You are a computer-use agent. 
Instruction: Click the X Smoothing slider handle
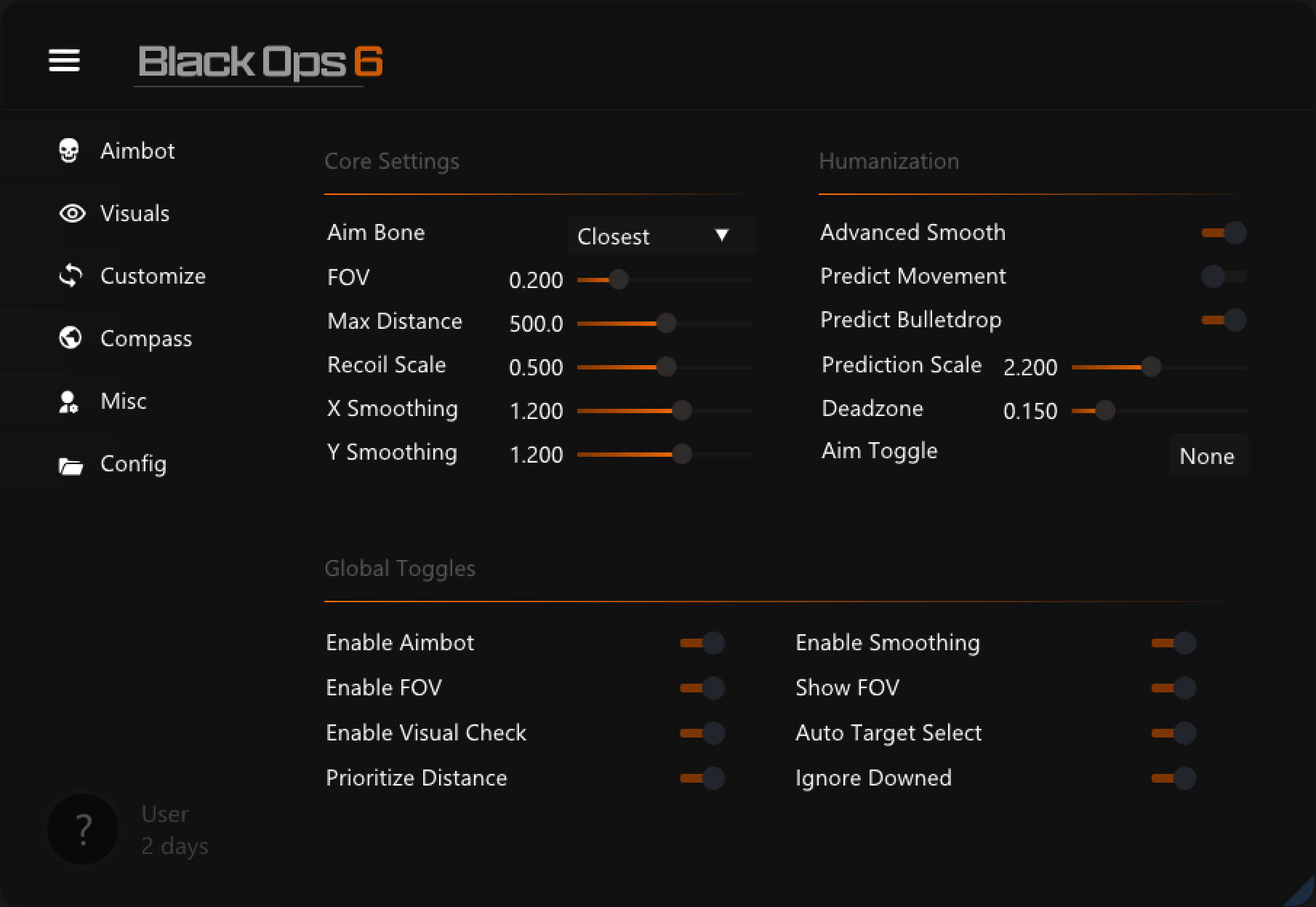tap(682, 410)
